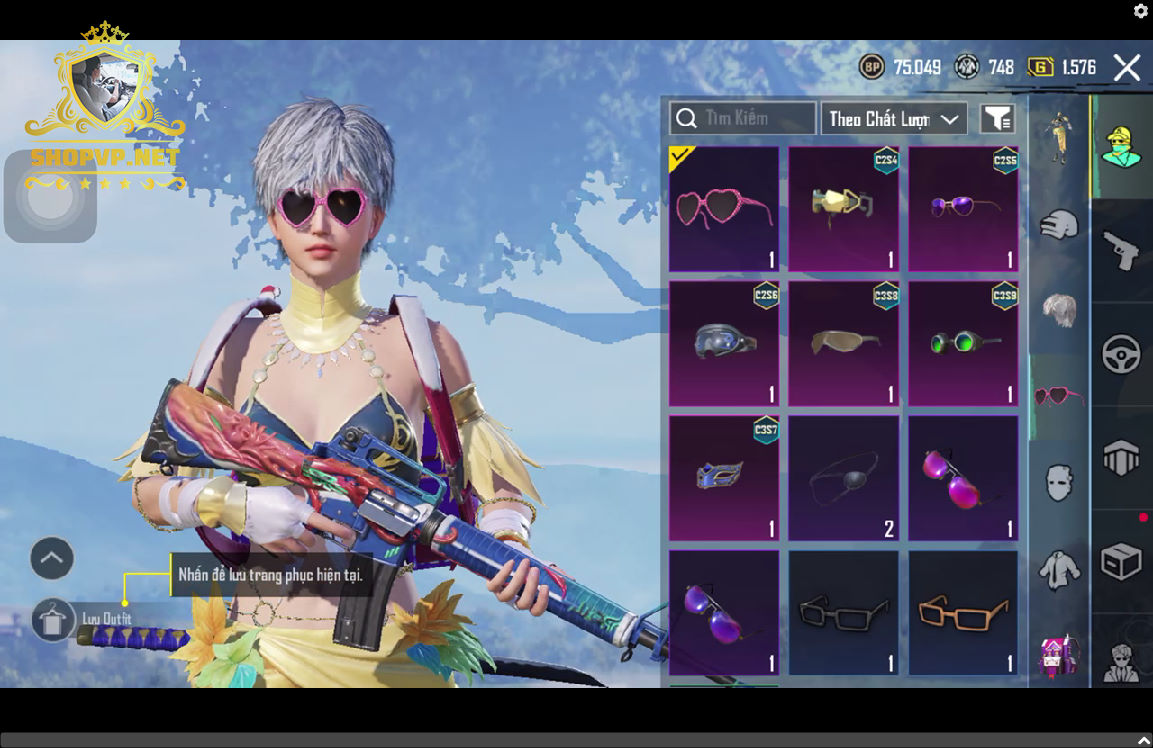Pick the green round goggles tagged C3S9
This screenshot has height=748, width=1153.
(963, 343)
